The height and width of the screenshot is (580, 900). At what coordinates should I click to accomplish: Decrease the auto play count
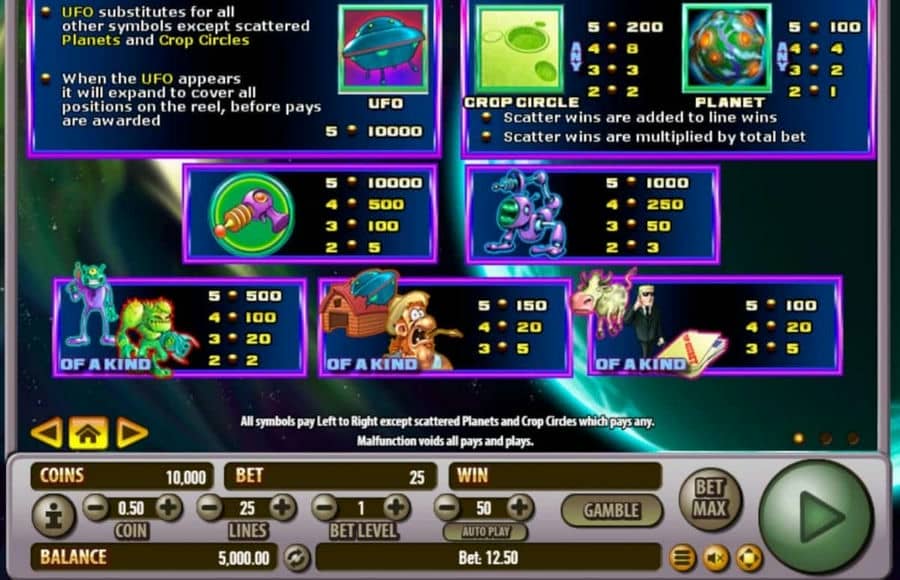(449, 507)
